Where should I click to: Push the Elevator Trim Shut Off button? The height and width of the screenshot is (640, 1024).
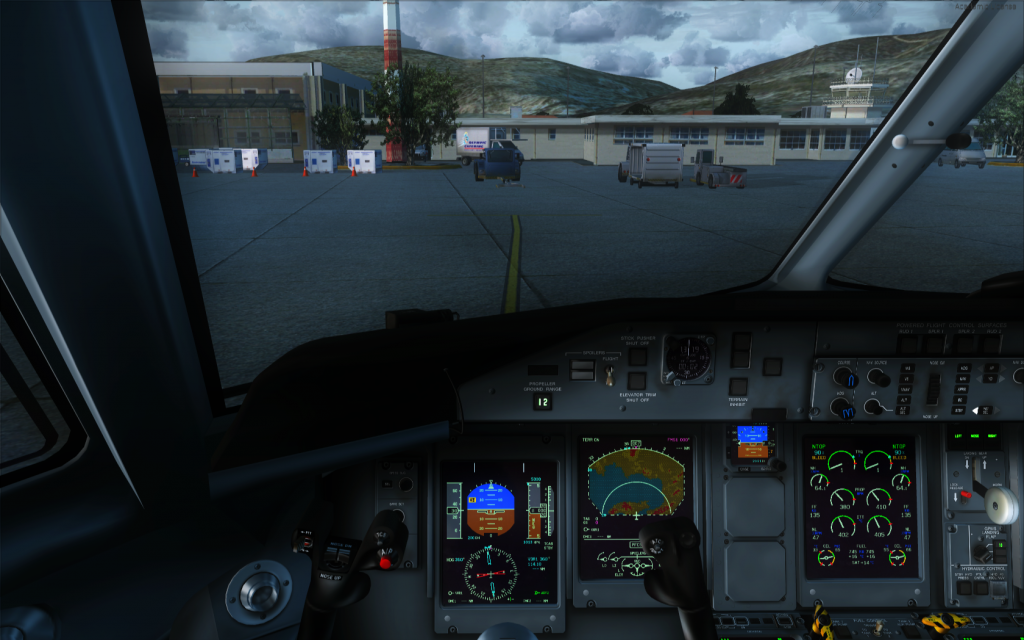point(637,380)
